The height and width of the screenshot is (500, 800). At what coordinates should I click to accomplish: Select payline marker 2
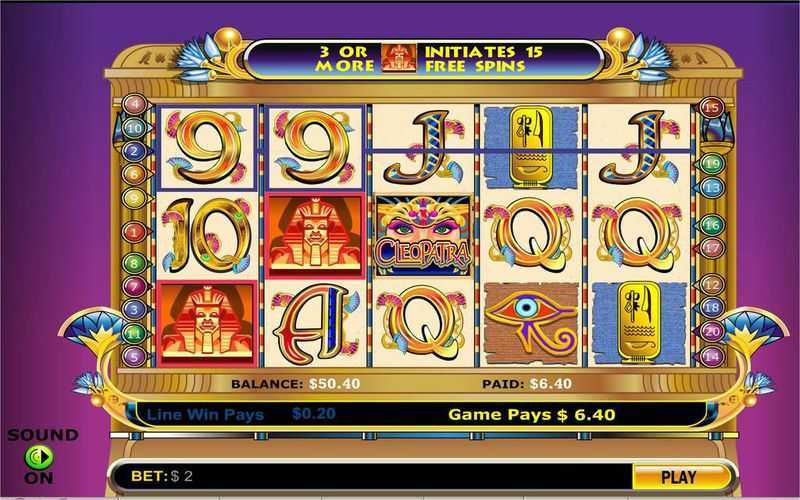tap(134, 151)
